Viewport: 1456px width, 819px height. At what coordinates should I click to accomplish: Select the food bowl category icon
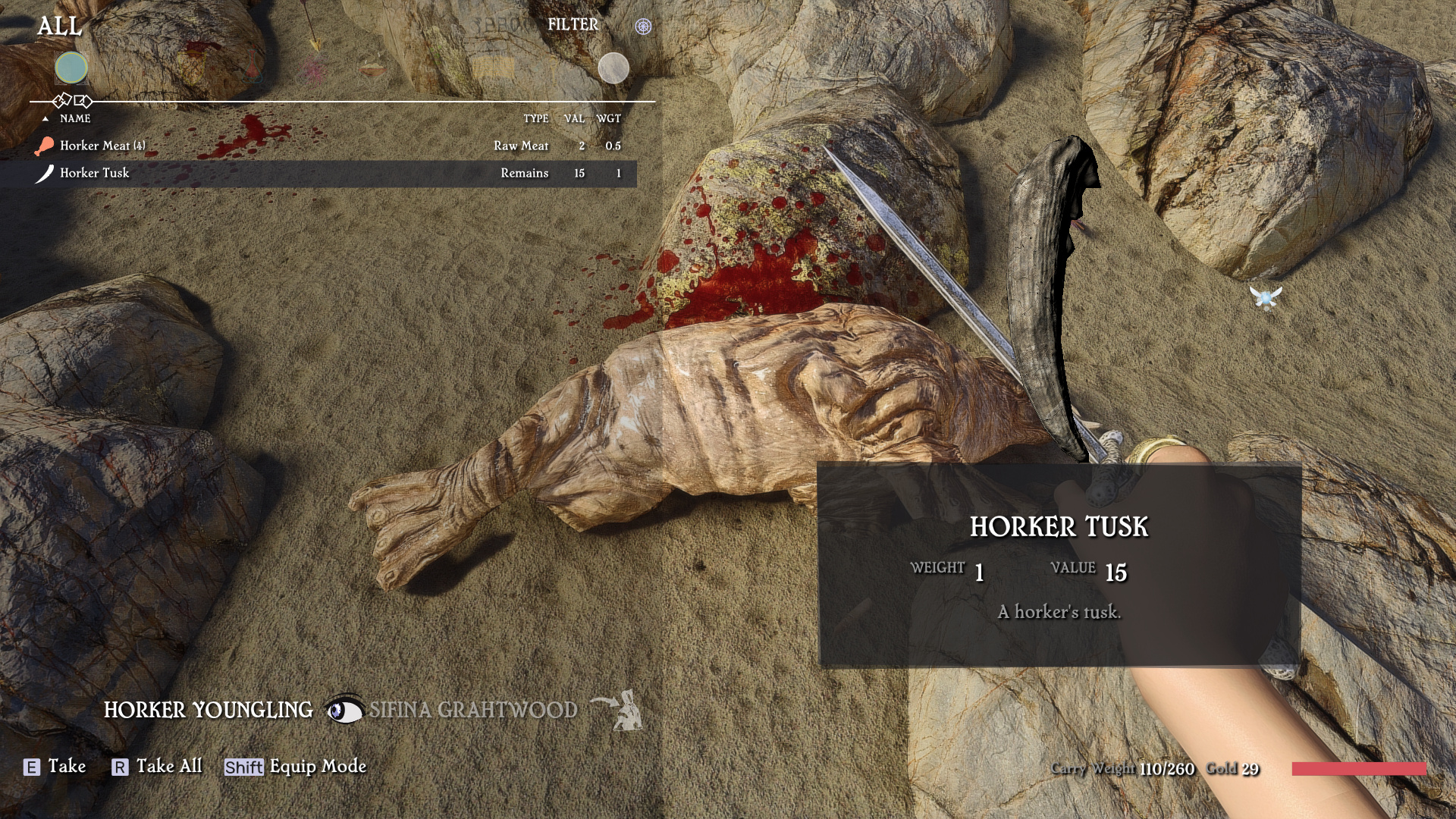click(x=372, y=69)
